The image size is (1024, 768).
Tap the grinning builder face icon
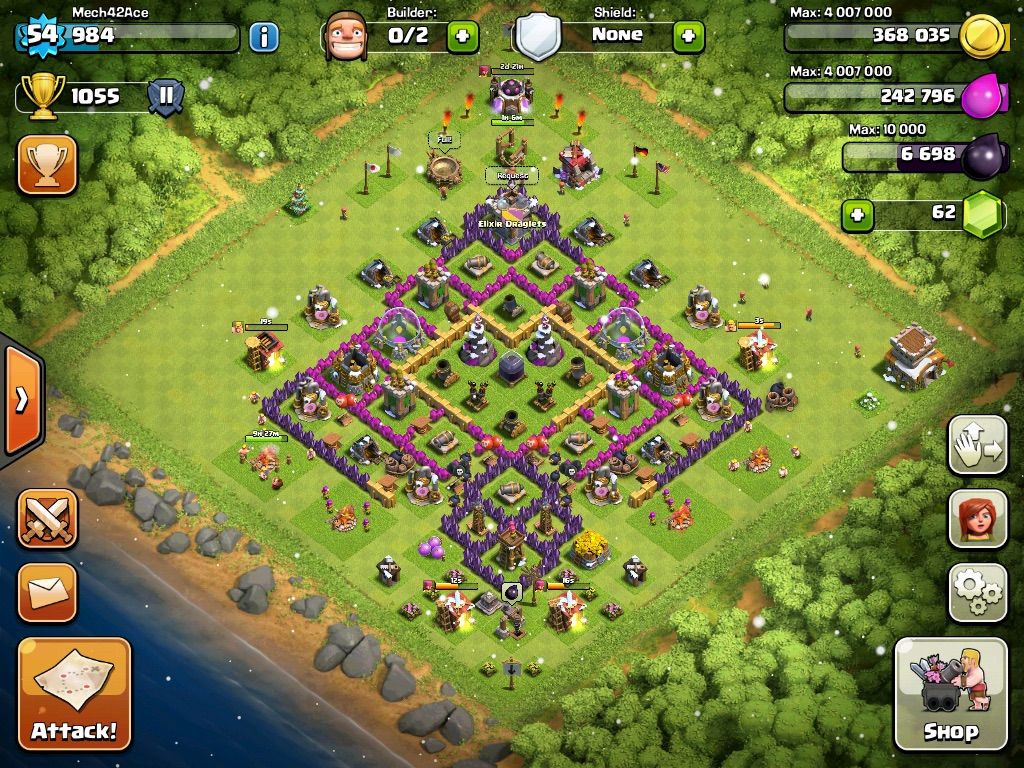(346, 36)
